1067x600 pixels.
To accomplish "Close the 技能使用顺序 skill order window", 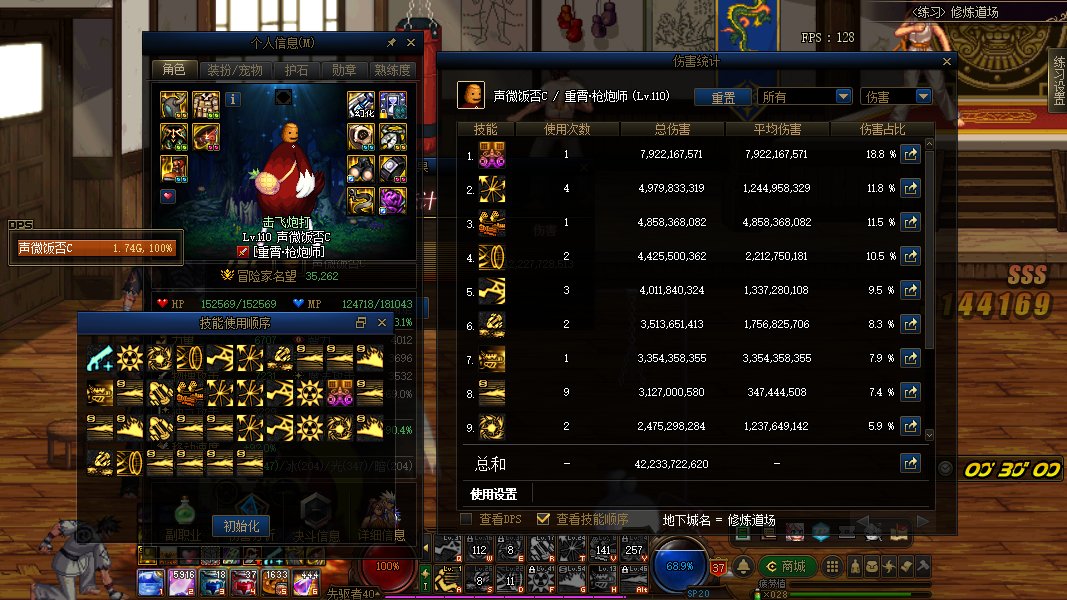I will (381, 323).
